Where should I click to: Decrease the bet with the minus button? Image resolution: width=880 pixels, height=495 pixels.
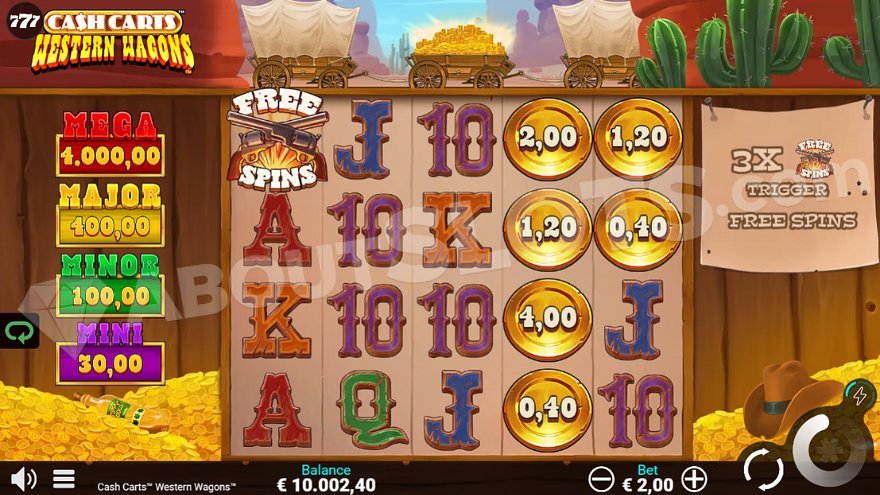[x=601, y=479]
